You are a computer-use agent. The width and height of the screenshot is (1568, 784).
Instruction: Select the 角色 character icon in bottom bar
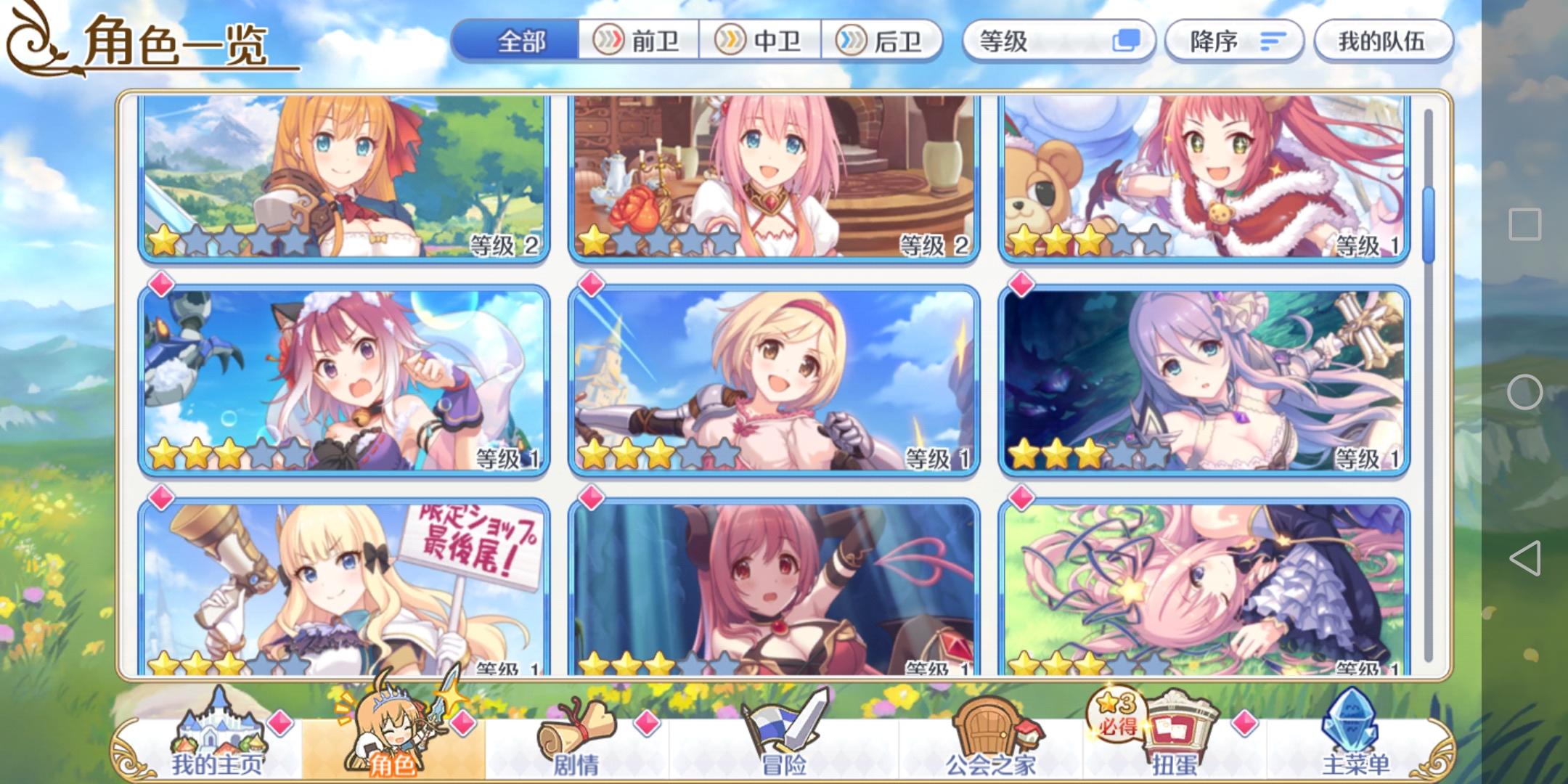392,726
